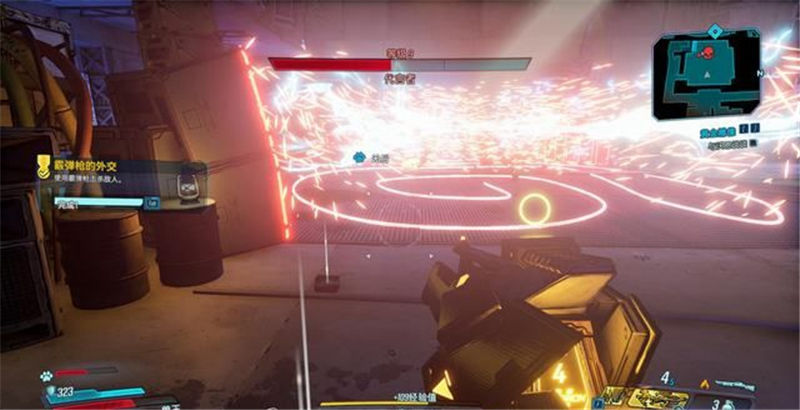Image resolution: width=800 pixels, height=410 pixels.
Task: Click the gold trophy challenge icon
Action: click(x=43, y=164)
